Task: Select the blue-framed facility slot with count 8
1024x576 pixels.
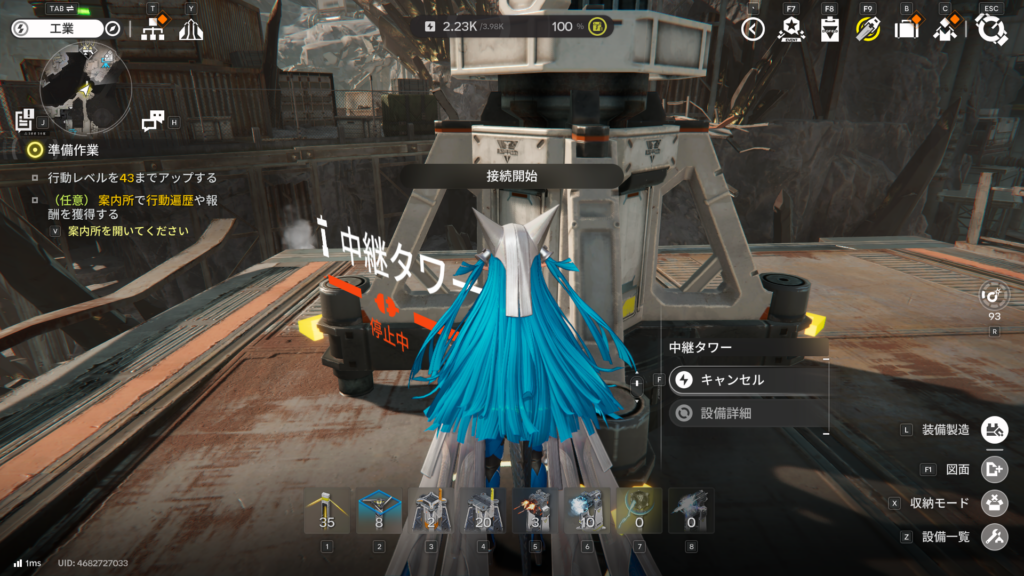Action: pos(379,511)
